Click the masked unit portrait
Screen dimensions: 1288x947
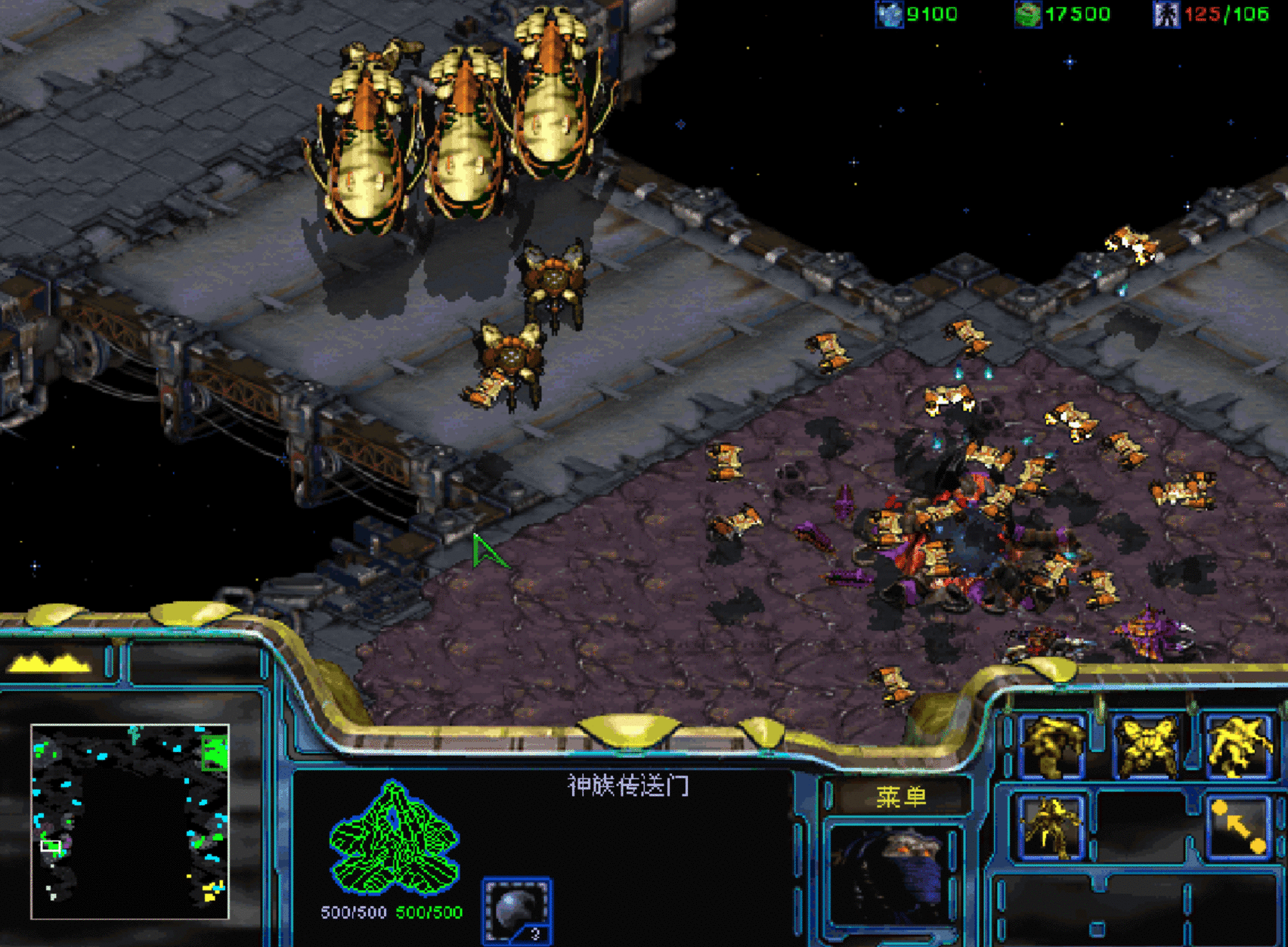(892, 876)
